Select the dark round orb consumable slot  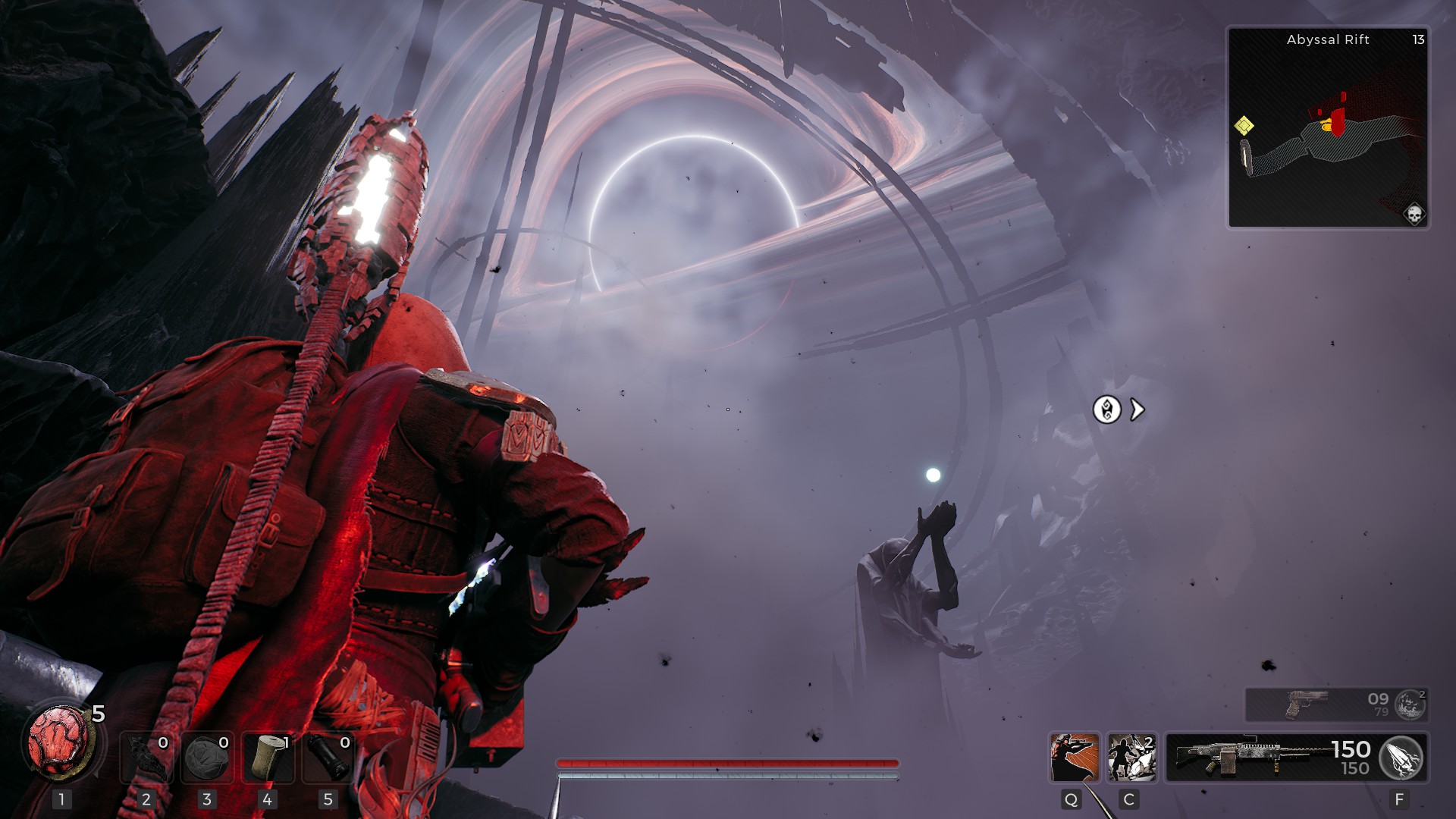pyautogui.click(x=207, y=757)
